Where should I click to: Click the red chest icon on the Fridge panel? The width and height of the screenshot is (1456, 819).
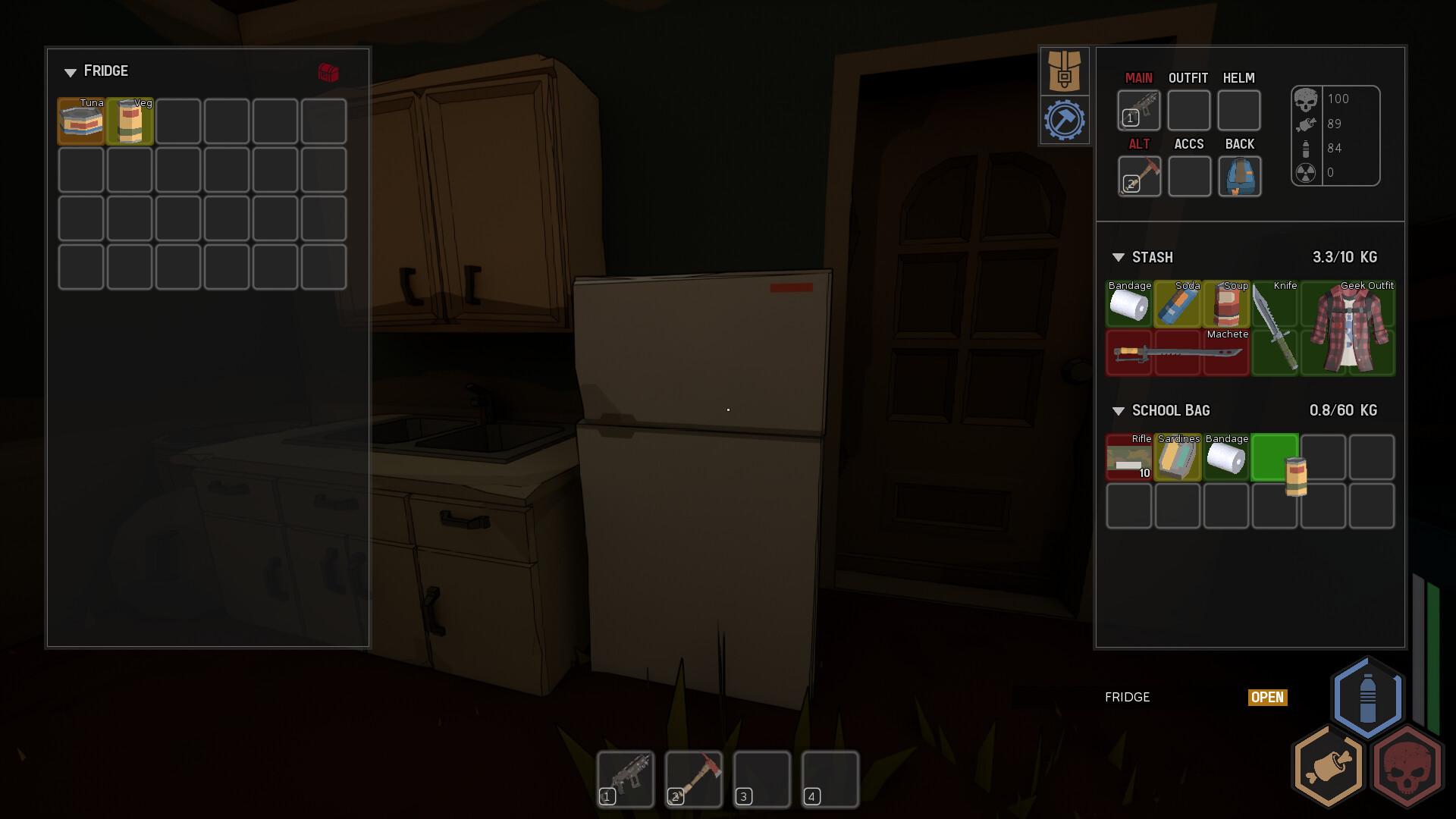(327, 74)
